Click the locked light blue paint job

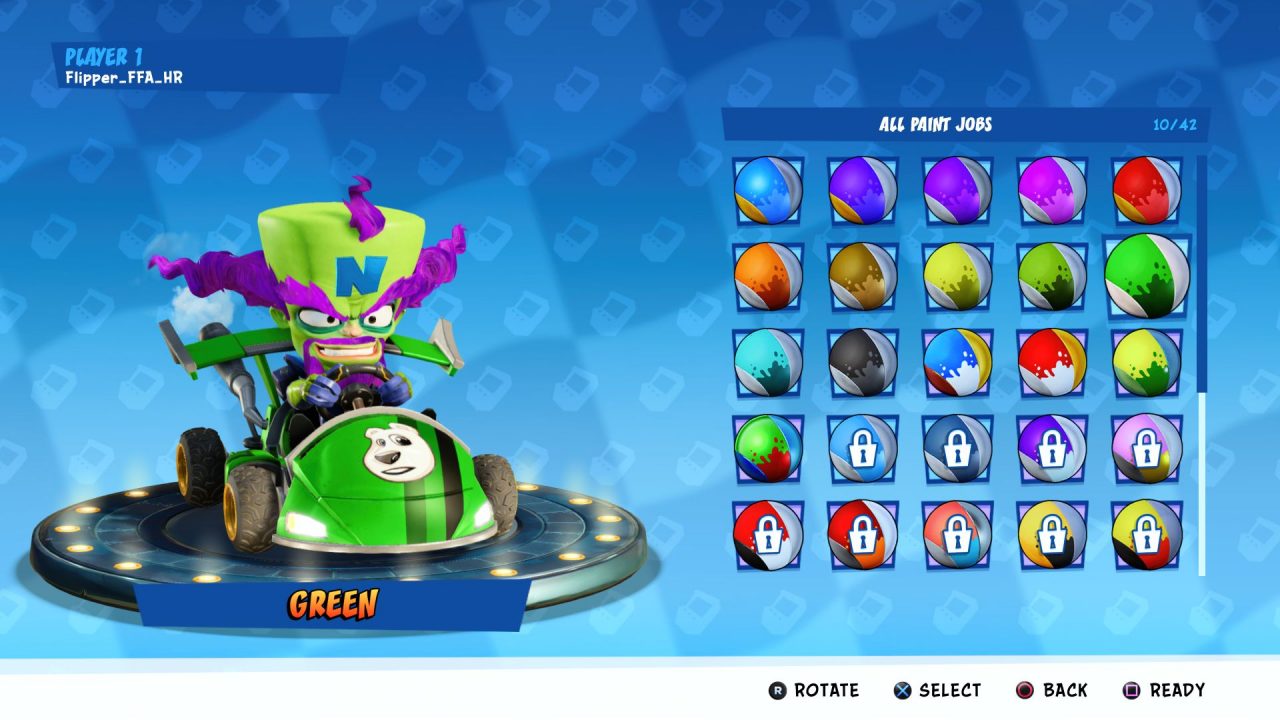pyautogui.click(x=862, y=448)
